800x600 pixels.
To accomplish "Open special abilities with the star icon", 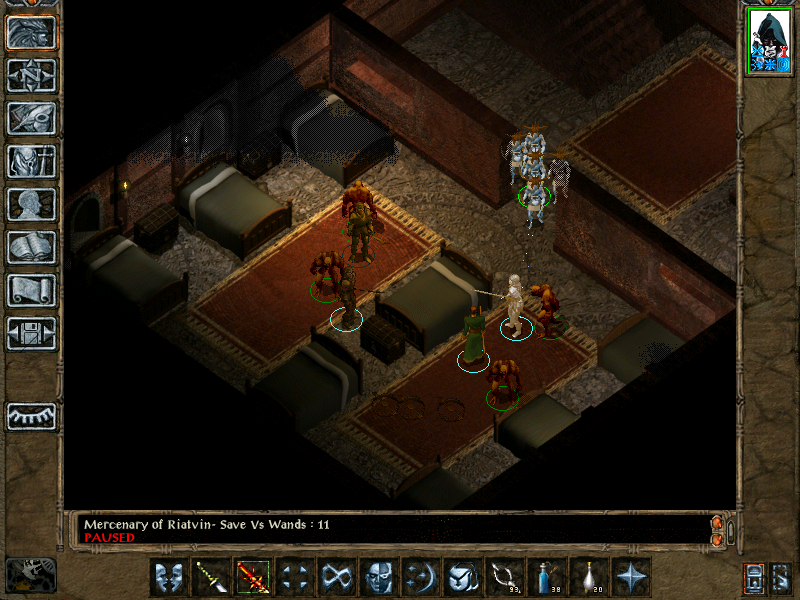I will tap(631, 577).
